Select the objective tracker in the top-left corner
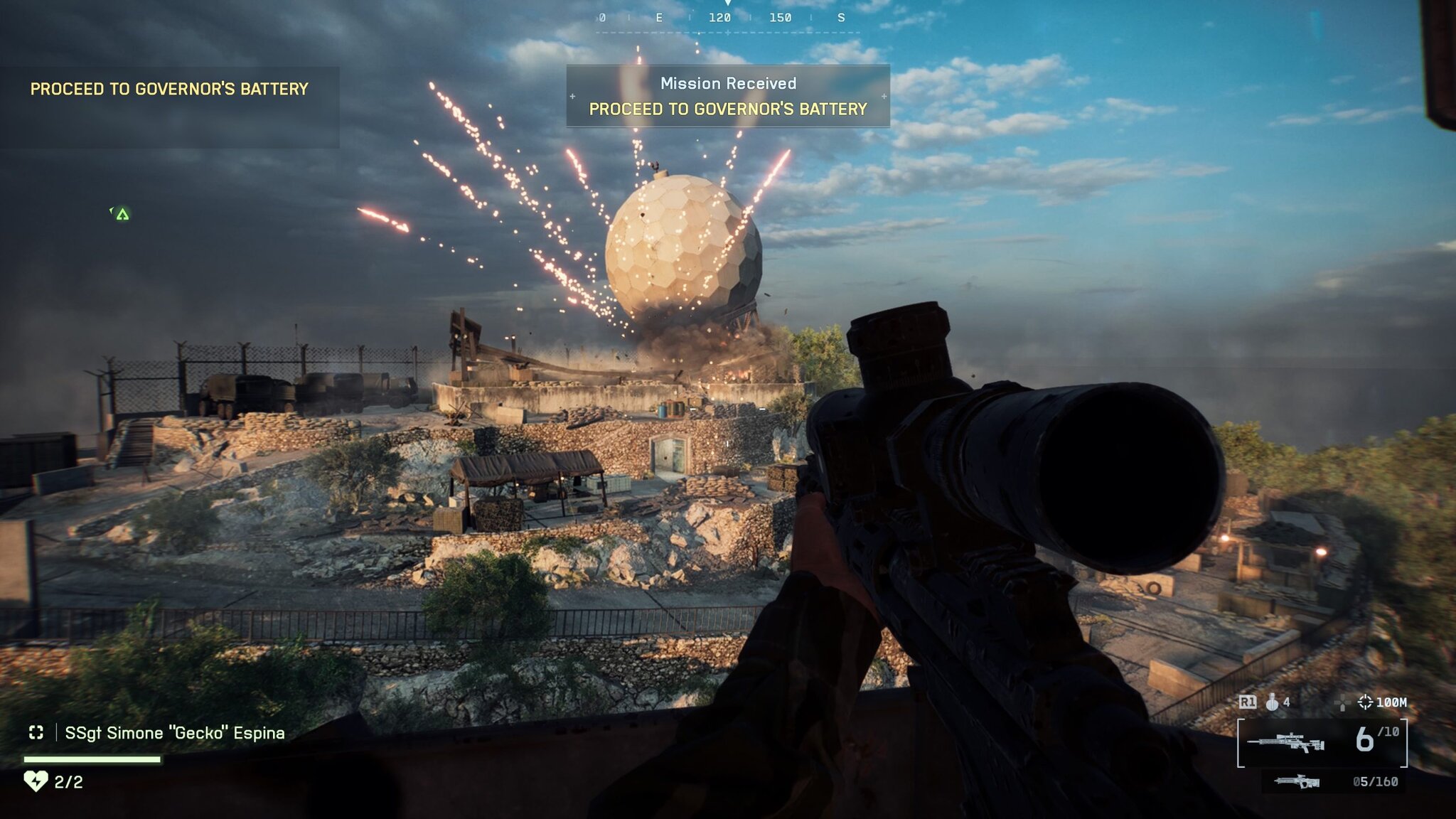This screenshot has height=819, width=1456. tap(169, 90)
